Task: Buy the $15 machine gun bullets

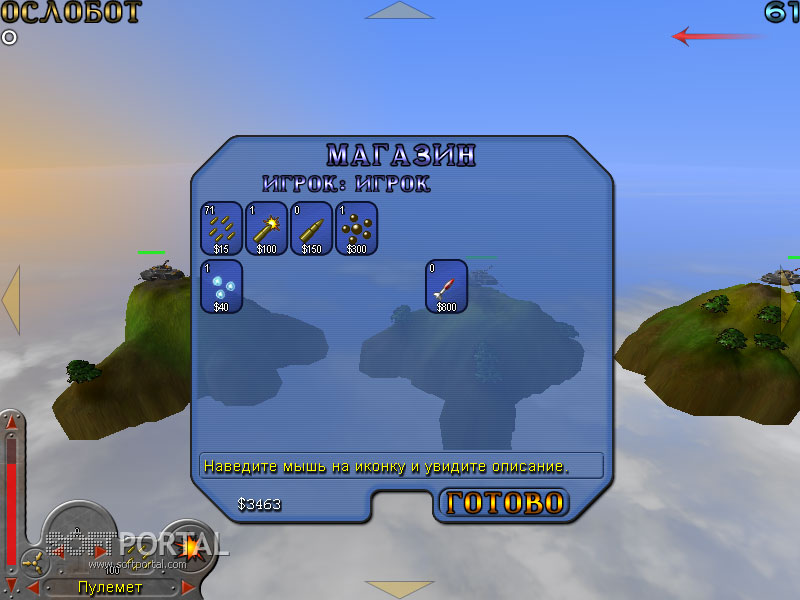Action: 221,228
